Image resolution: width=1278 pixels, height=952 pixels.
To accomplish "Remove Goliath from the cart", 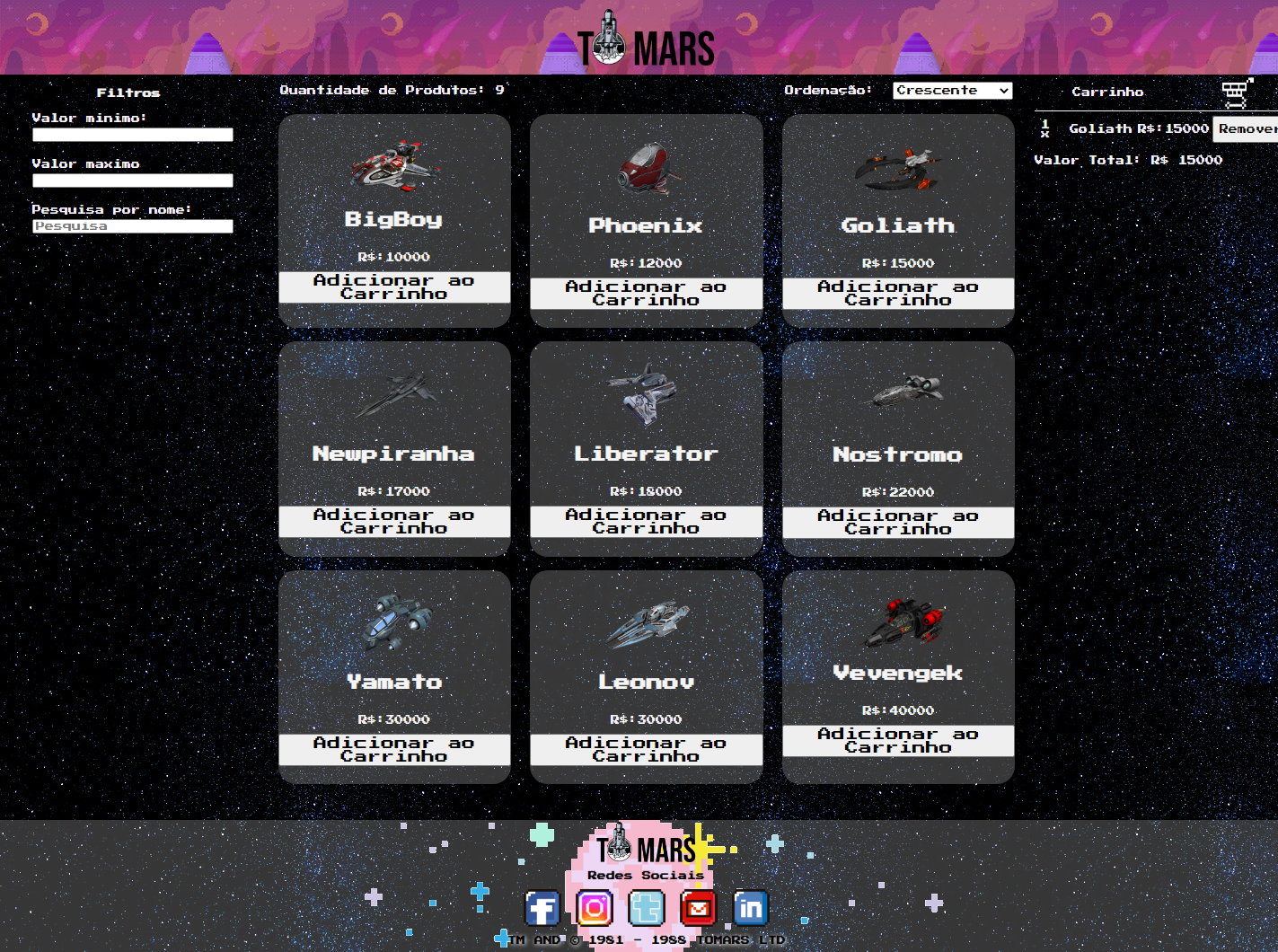I will click(1248, 129).
